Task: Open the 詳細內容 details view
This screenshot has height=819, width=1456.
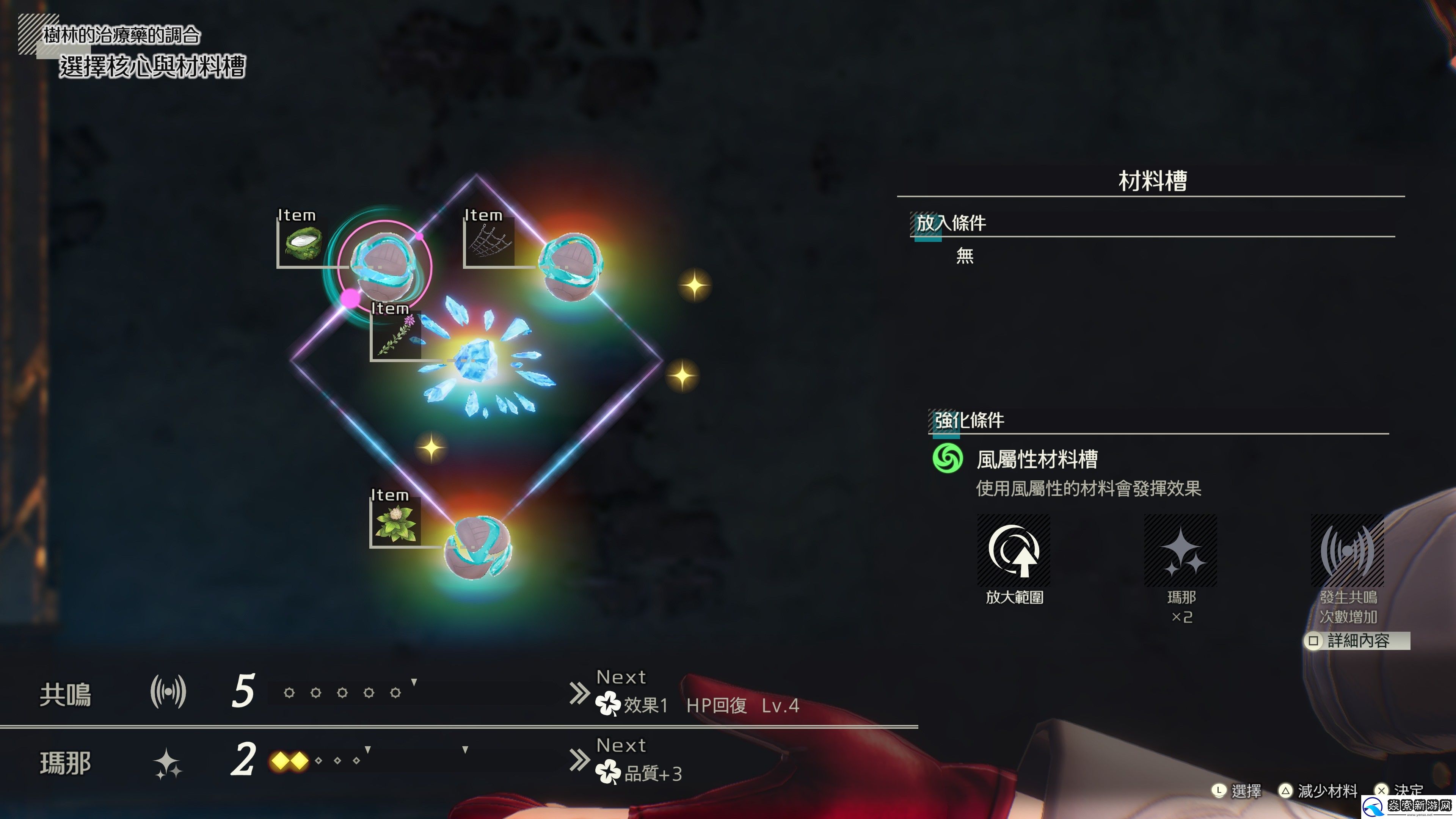Action: 1357,641
